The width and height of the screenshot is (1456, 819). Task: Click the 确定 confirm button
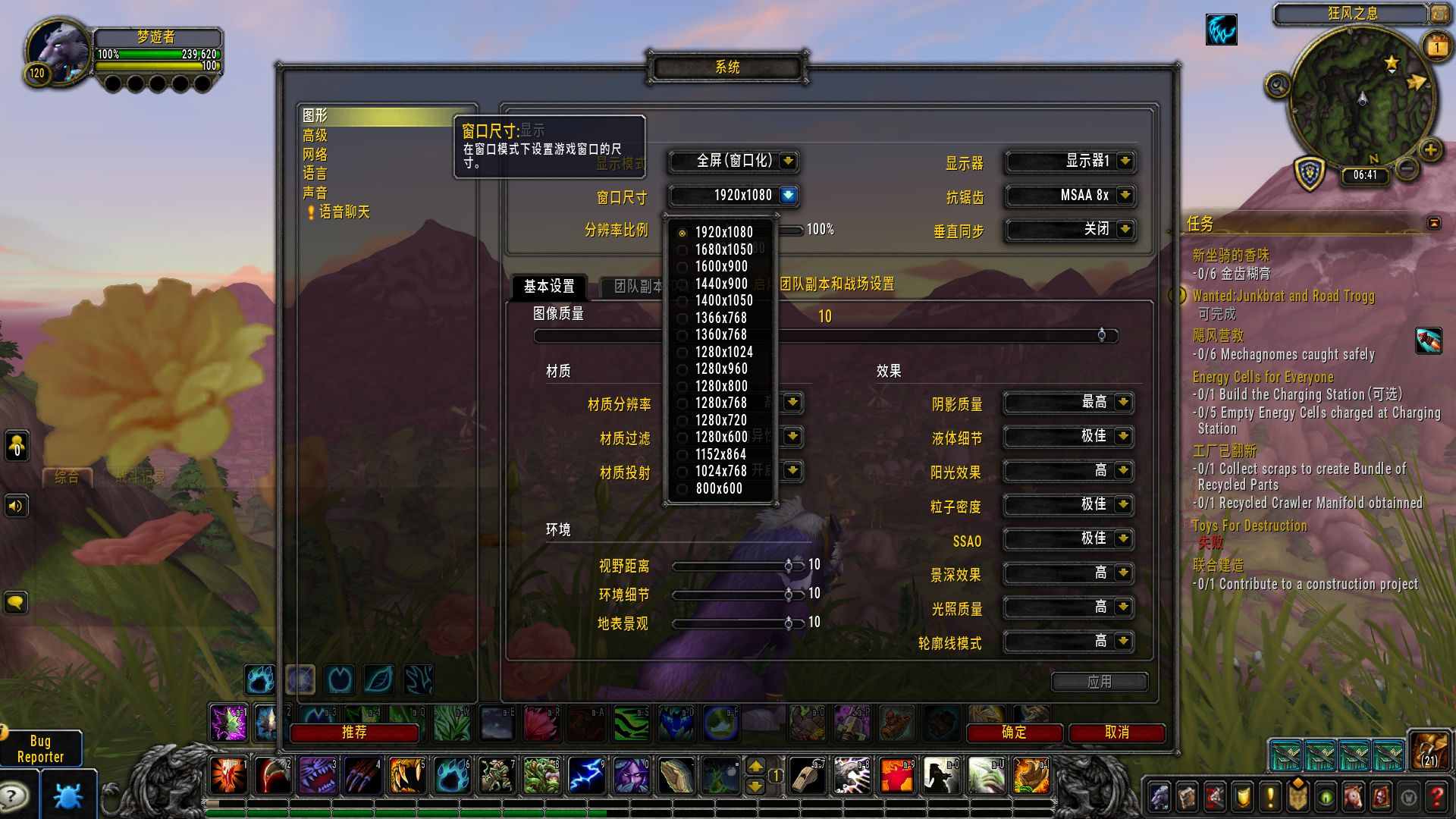[1015, 733]
